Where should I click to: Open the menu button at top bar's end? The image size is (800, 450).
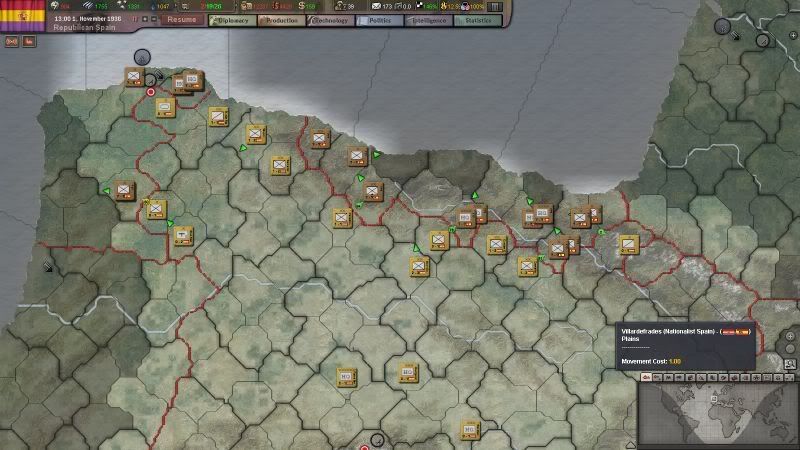coord(494,6)
